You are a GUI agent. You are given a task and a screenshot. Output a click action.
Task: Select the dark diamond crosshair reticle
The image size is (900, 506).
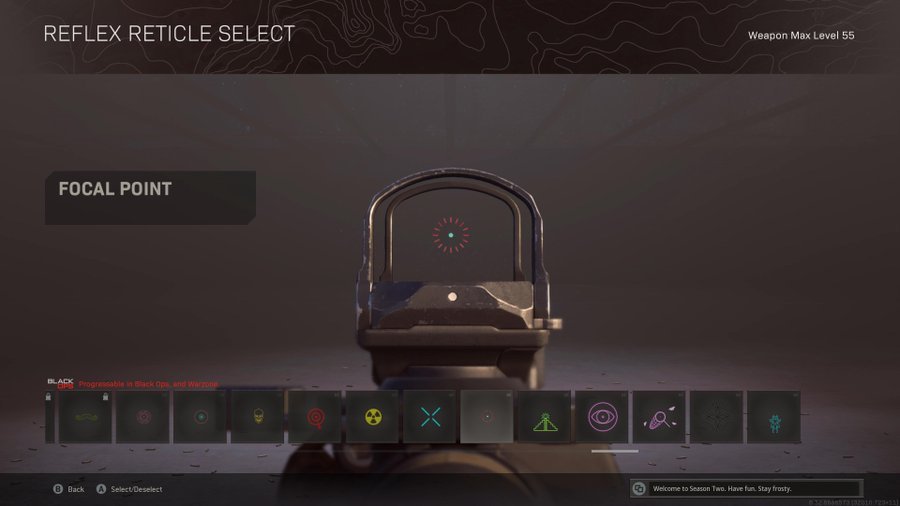click(716, 416)
